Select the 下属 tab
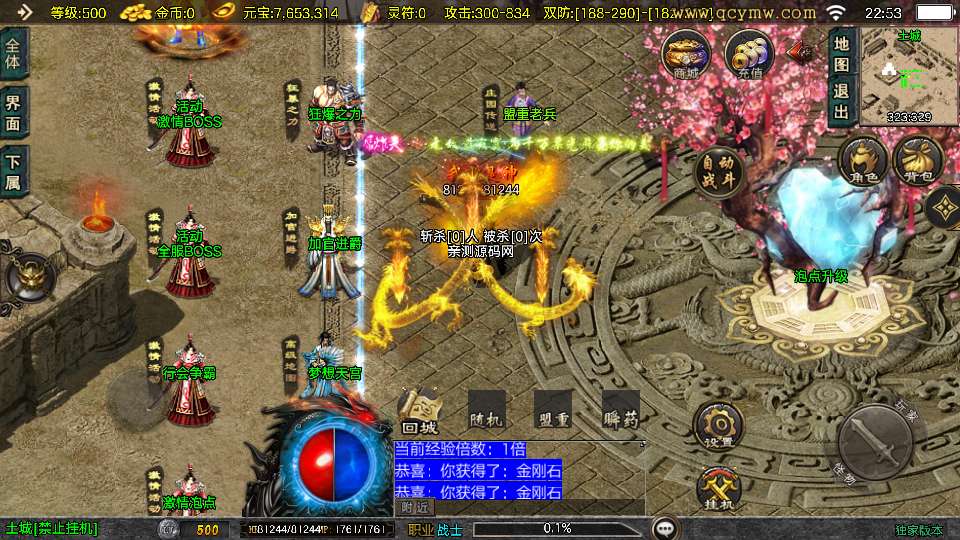The height and width of the screenshot is (540, 960). click(x=13, y=170)
